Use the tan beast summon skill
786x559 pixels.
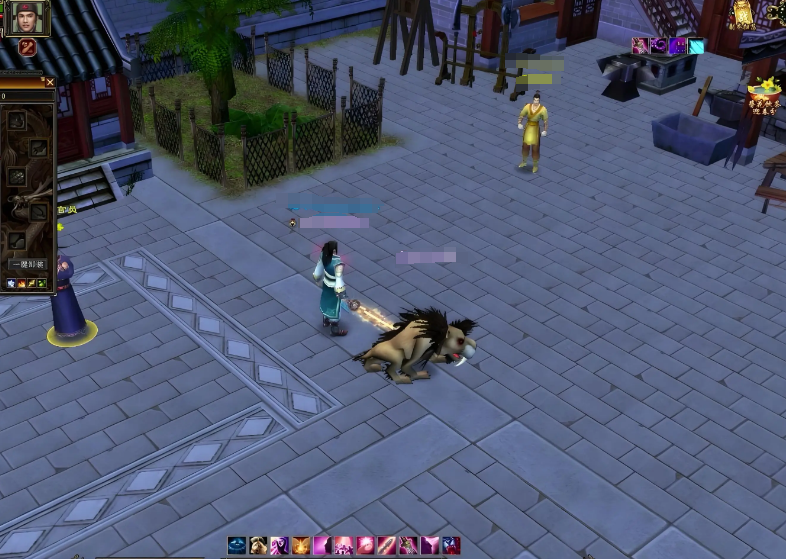pyautogui.click(x=258, y=545)
